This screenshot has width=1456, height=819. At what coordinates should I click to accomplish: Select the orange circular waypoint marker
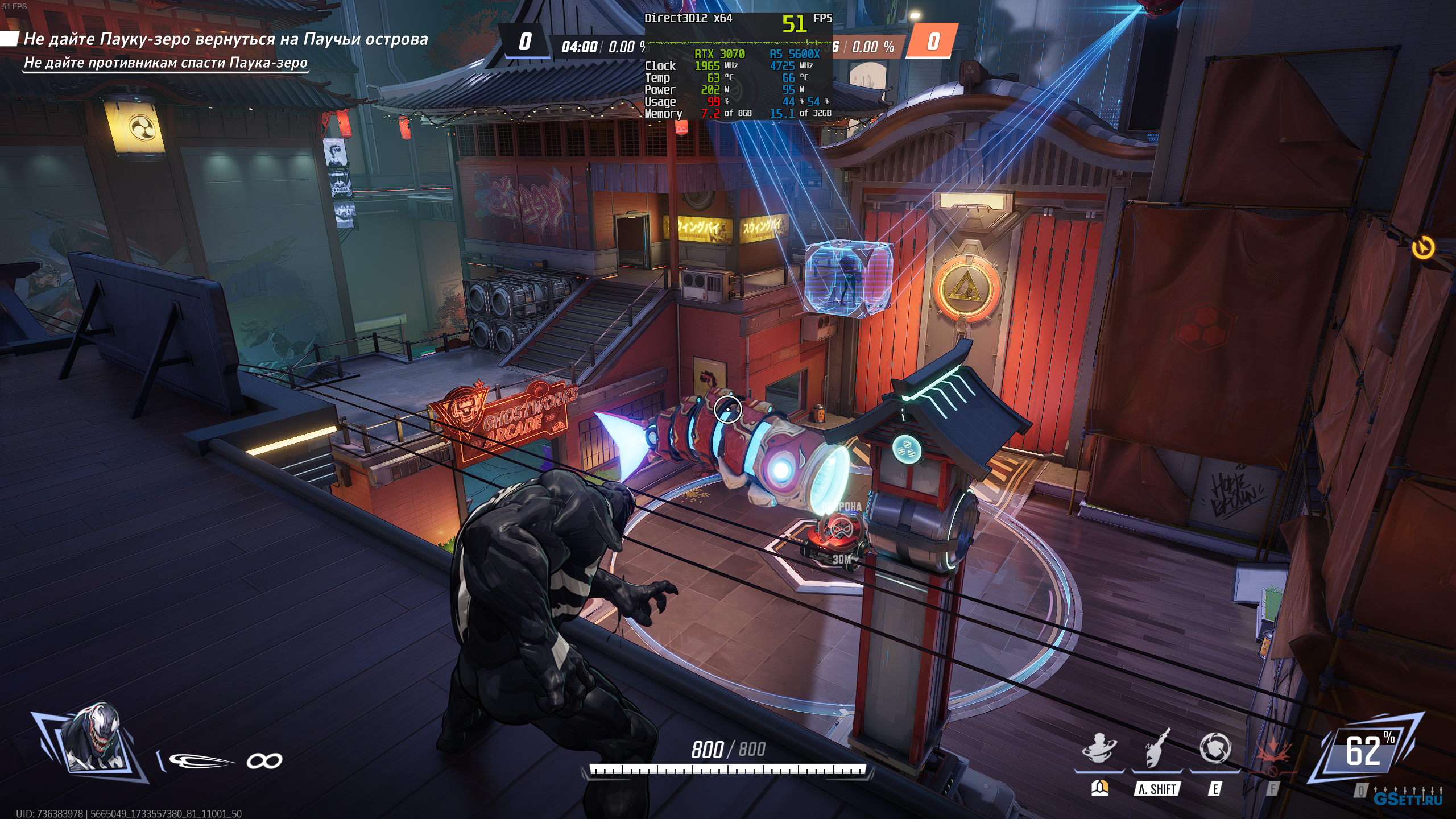click(x=1423, y=248)
